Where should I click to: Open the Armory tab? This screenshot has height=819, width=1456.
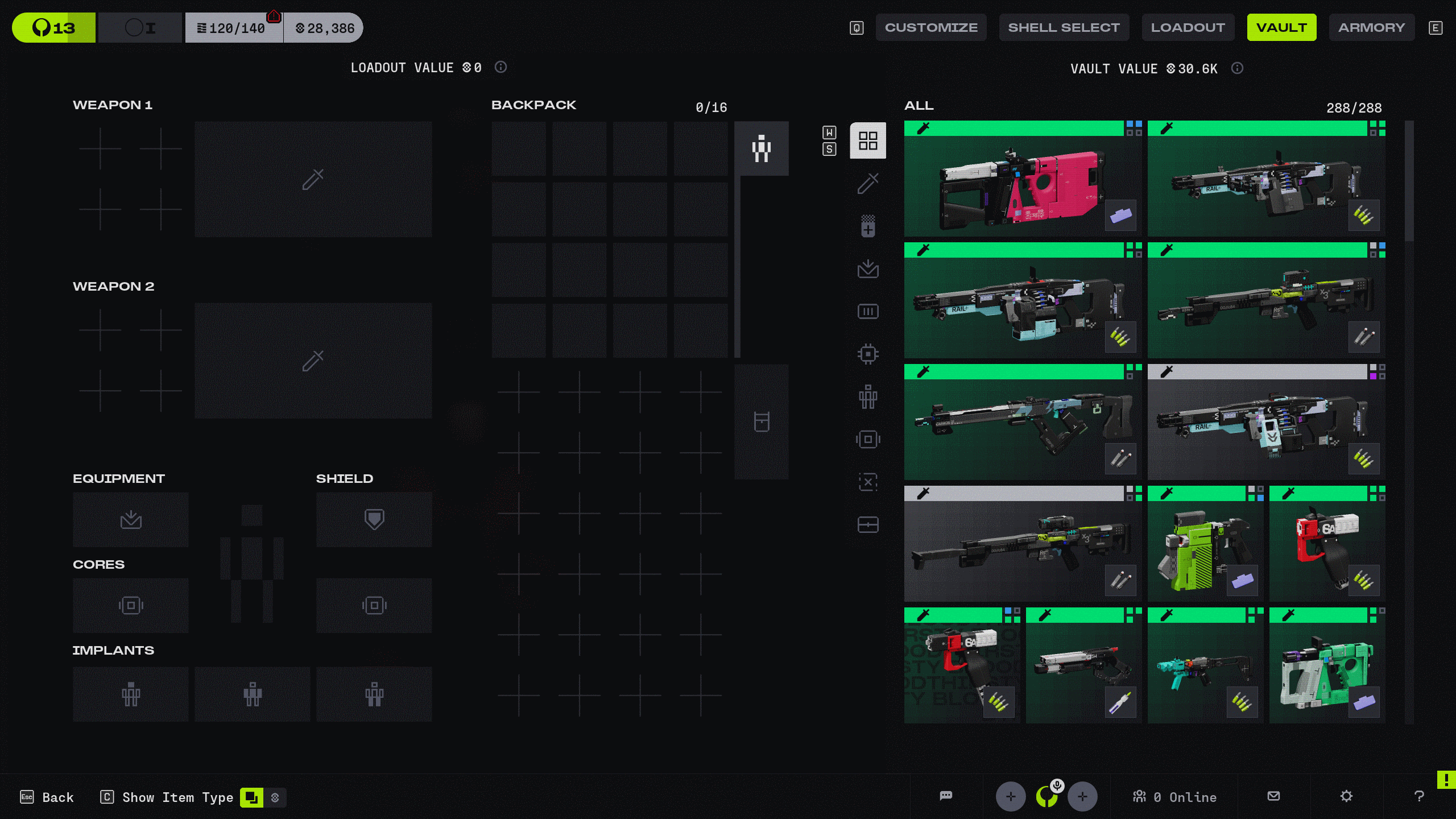(x=1371, y=27)
